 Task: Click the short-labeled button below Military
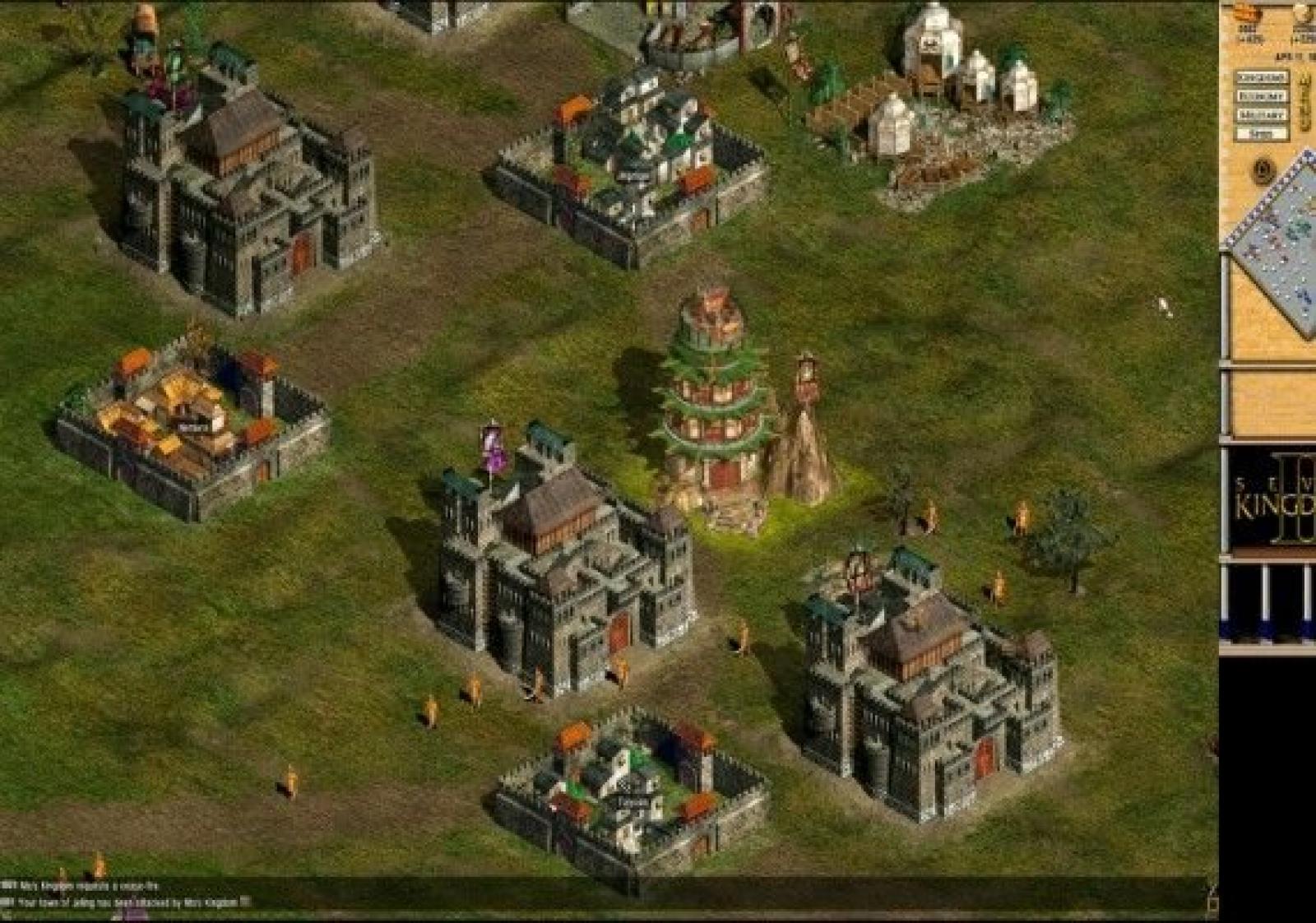point(1261,134)
